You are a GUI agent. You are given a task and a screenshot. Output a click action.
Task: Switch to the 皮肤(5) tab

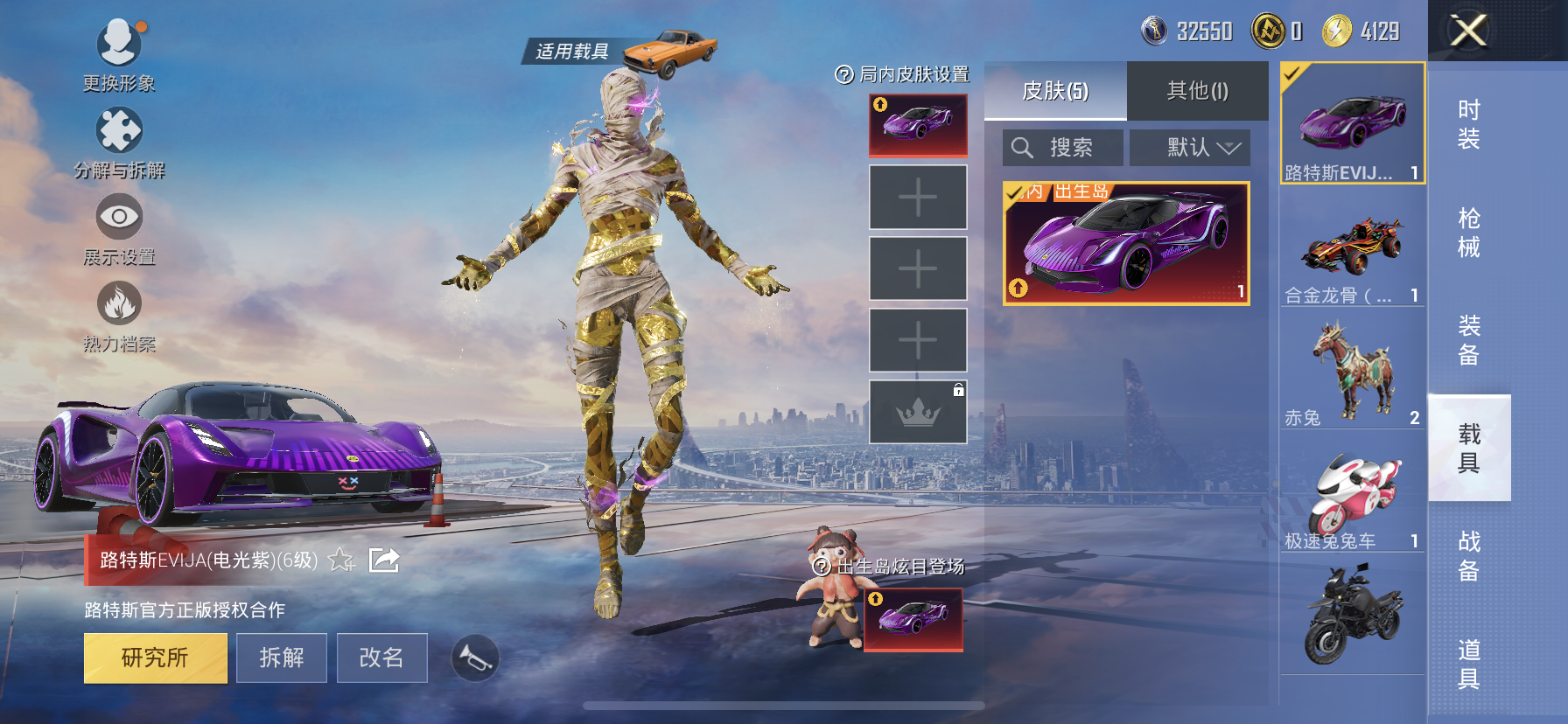coord(1055,91)
